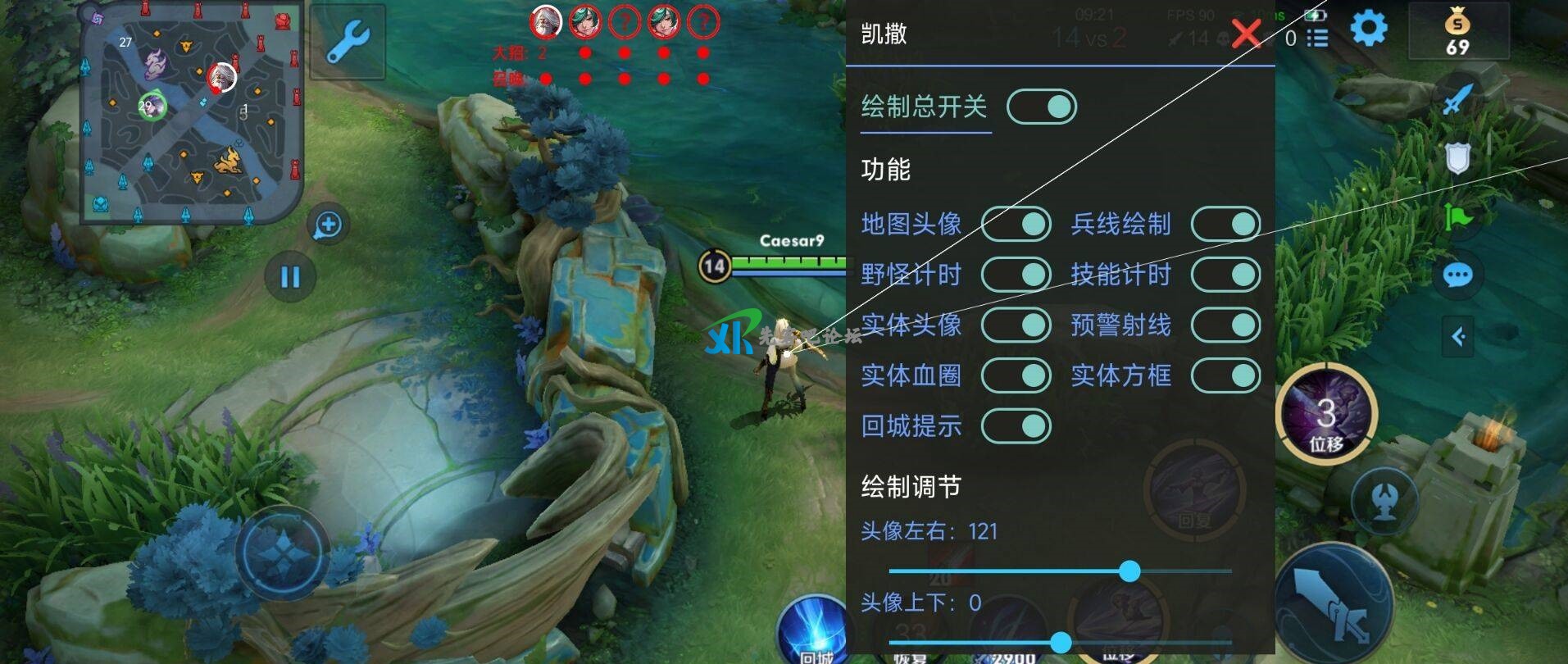Click the minimap zoom magnifier icon
This screenshot has width=1568, height=664.
[326, 221]
